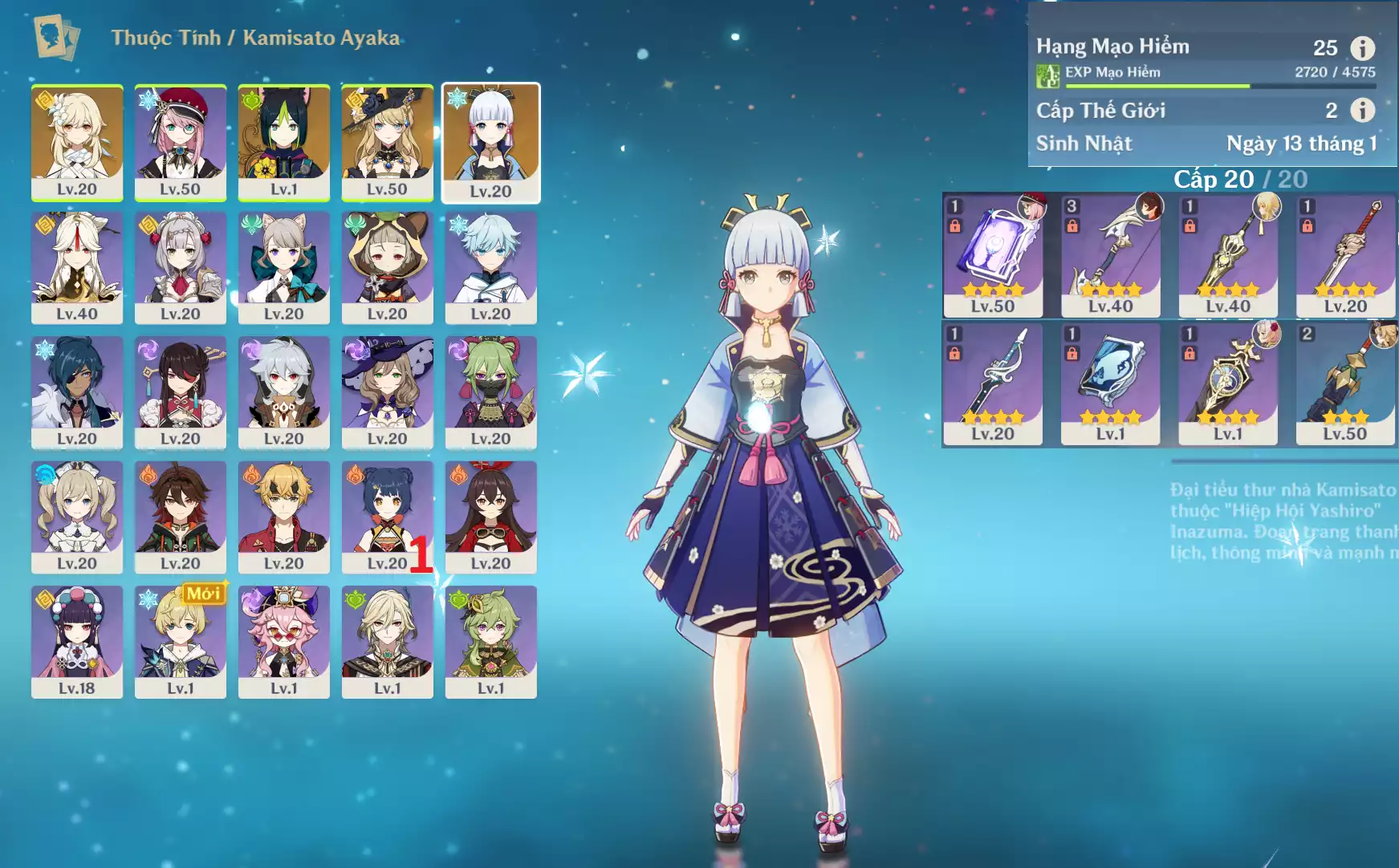
Task: Select Sayu's portrait tile
Action: point(387,266)
